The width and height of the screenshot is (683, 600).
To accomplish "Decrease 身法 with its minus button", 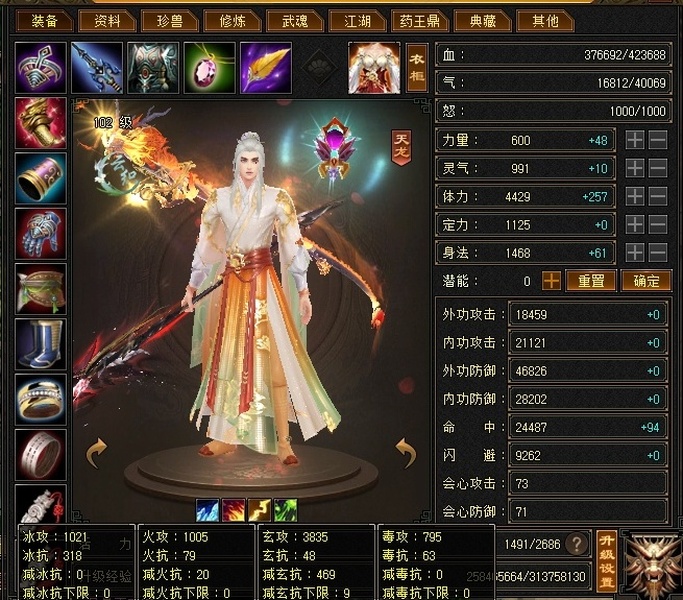I will pyautogui.click(x=658, y=253).
